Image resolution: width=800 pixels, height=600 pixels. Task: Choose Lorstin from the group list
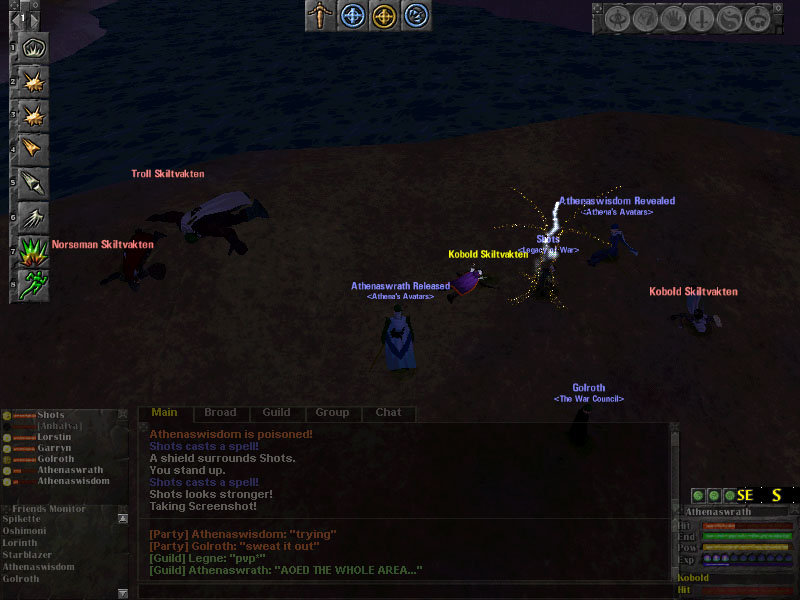[55, 437]
